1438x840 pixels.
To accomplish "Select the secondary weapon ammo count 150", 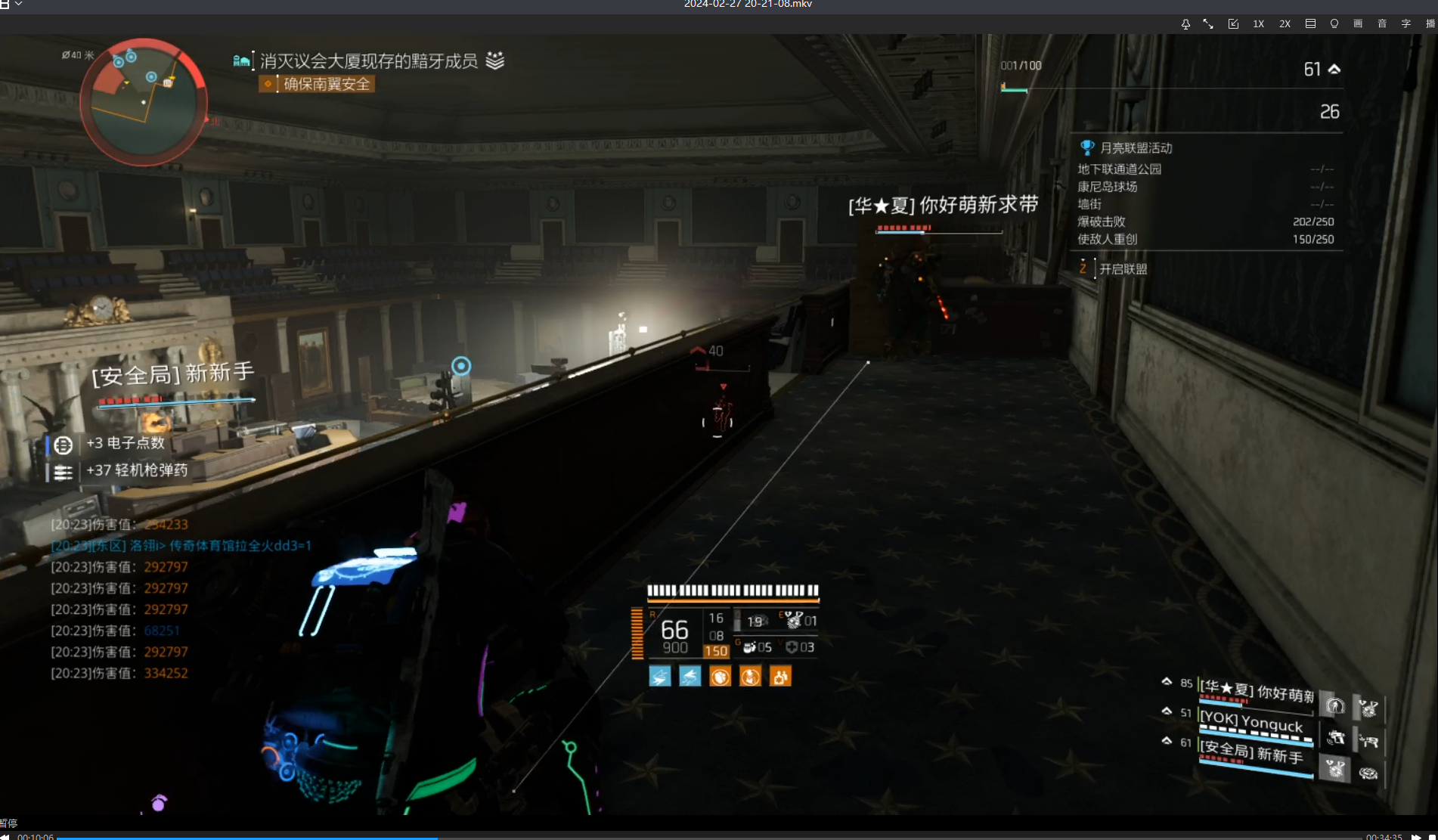I will tap(716, 651).
